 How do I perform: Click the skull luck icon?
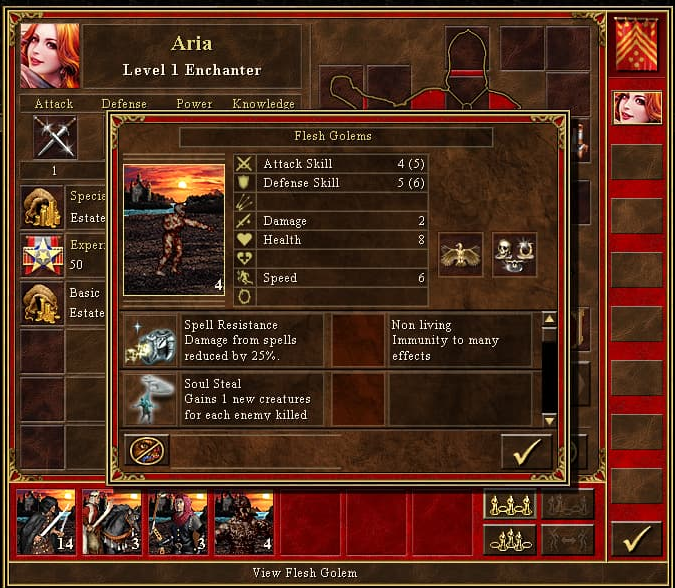click(x=514, y=254)
